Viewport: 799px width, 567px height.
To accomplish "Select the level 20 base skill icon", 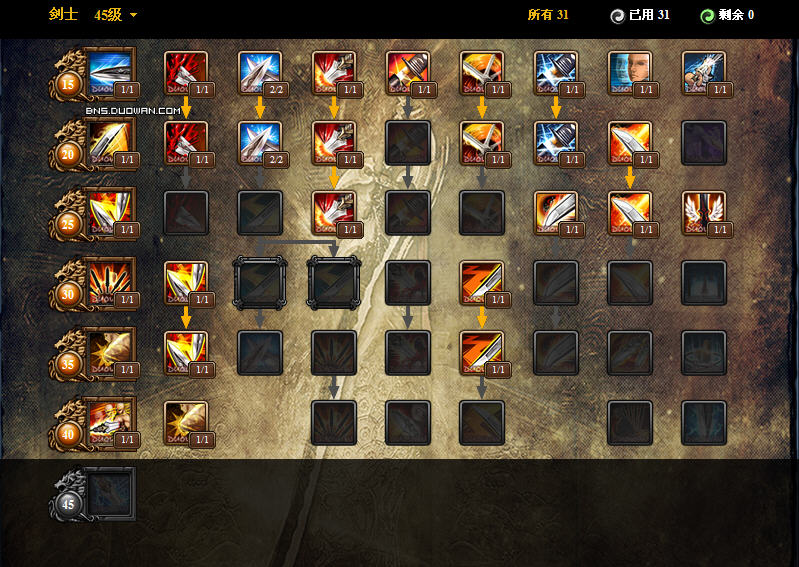I will pos(111,143).
